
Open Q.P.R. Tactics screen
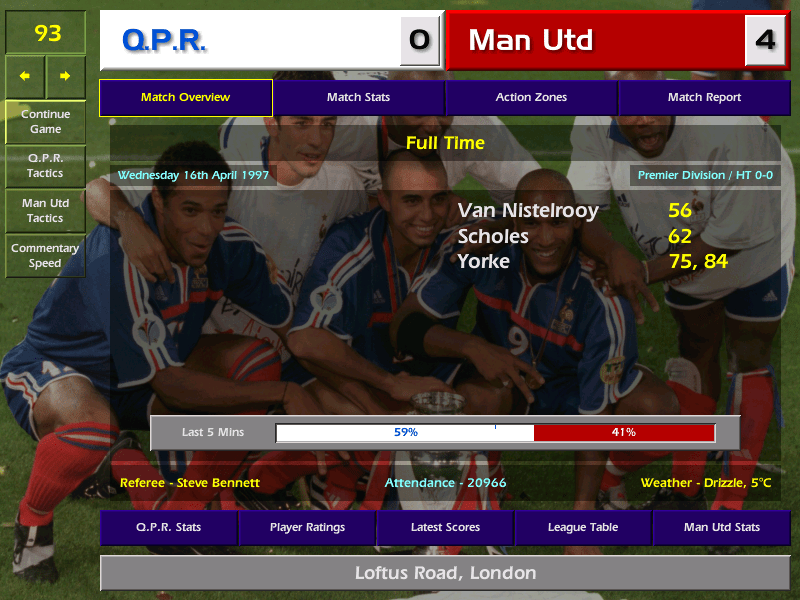(45, 166)
